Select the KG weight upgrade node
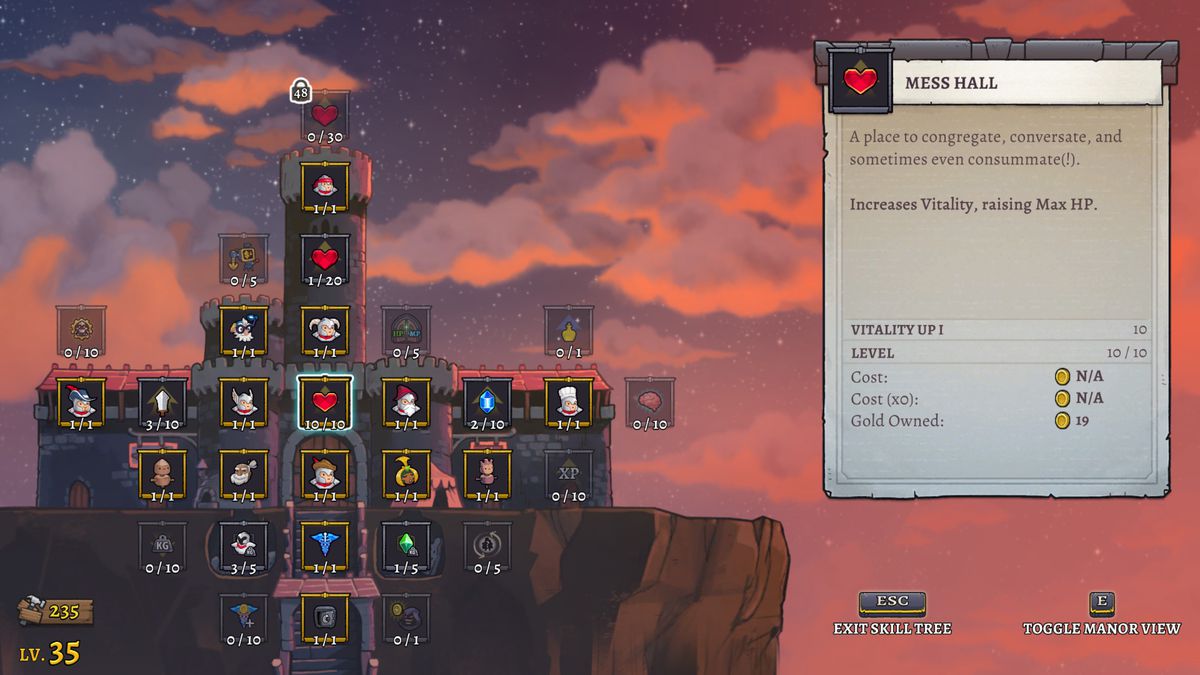This screenshot has height=675, width=1200. point(162,546)
